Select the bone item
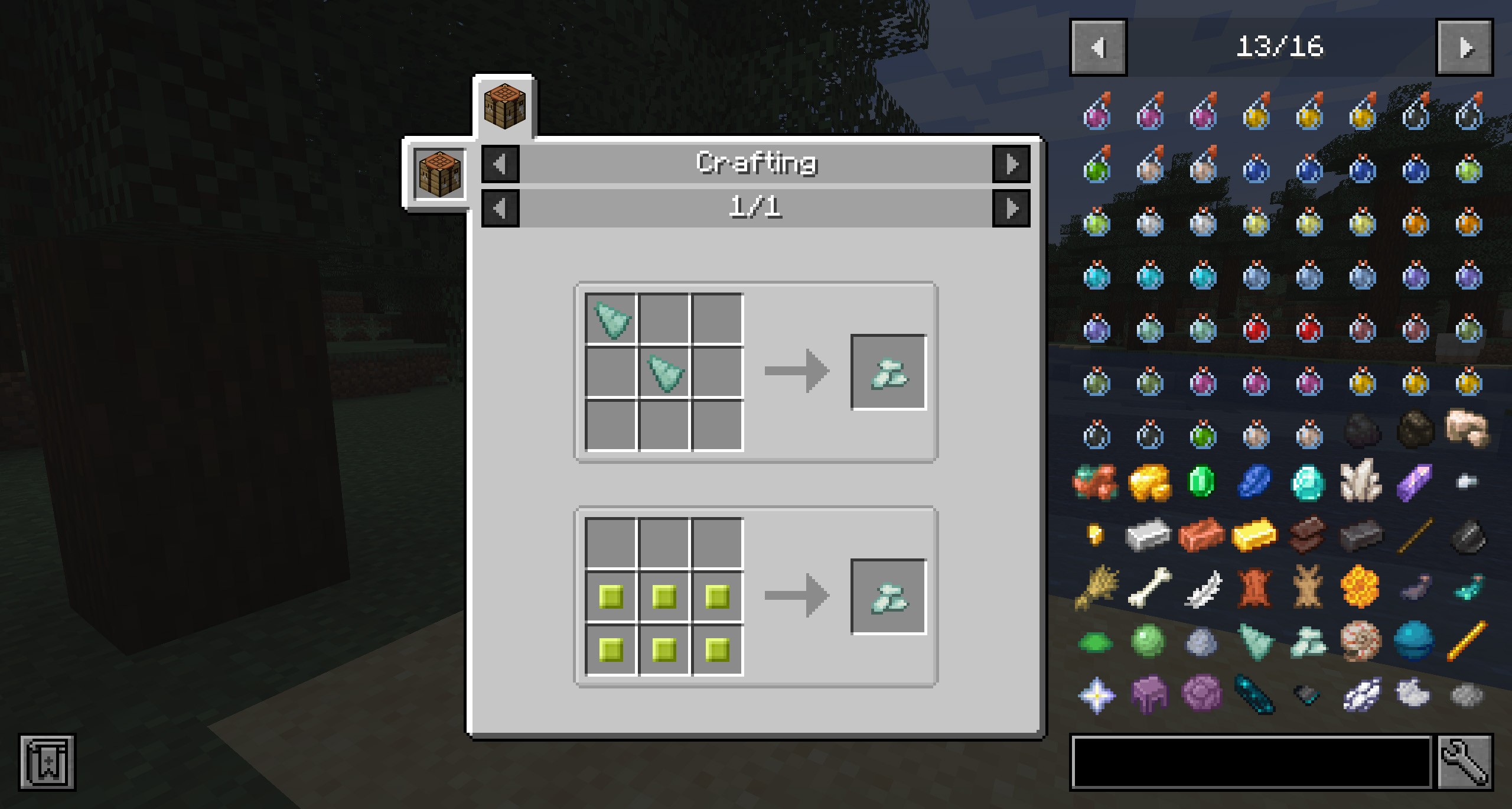Screen dimensions: 1512x809 pyautogui.click(x=1149, y=589)
